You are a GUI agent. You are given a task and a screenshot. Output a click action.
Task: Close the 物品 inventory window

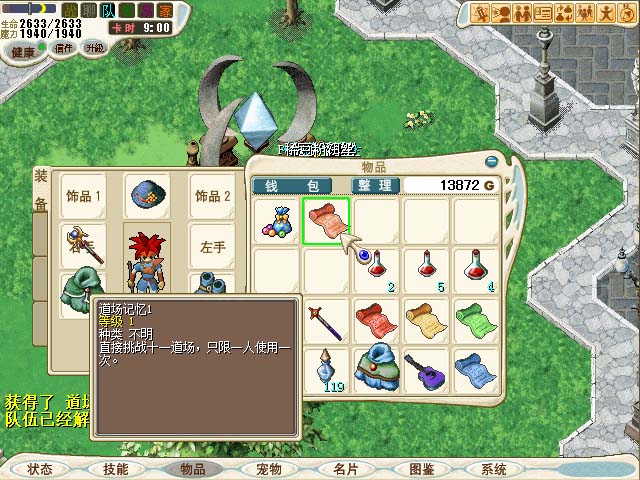coord(490,160)
